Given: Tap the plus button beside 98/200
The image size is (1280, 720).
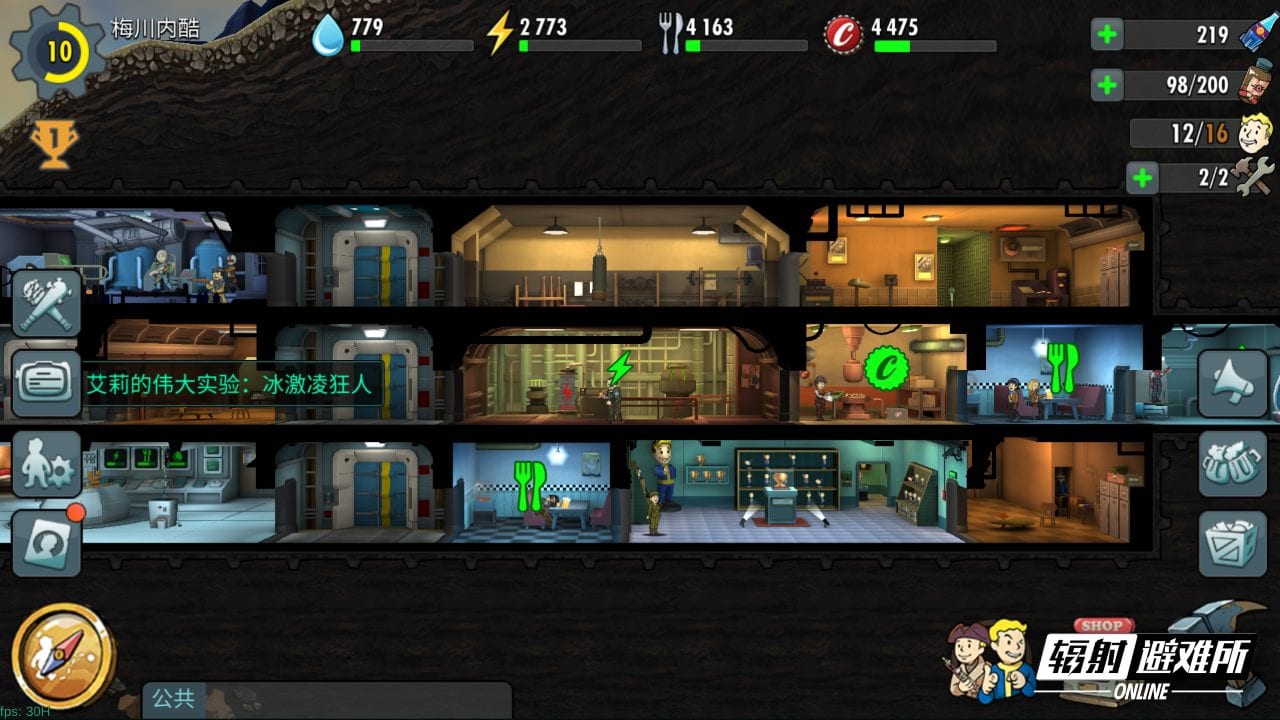Looking at the screenshot, I should coord(1107,85).
